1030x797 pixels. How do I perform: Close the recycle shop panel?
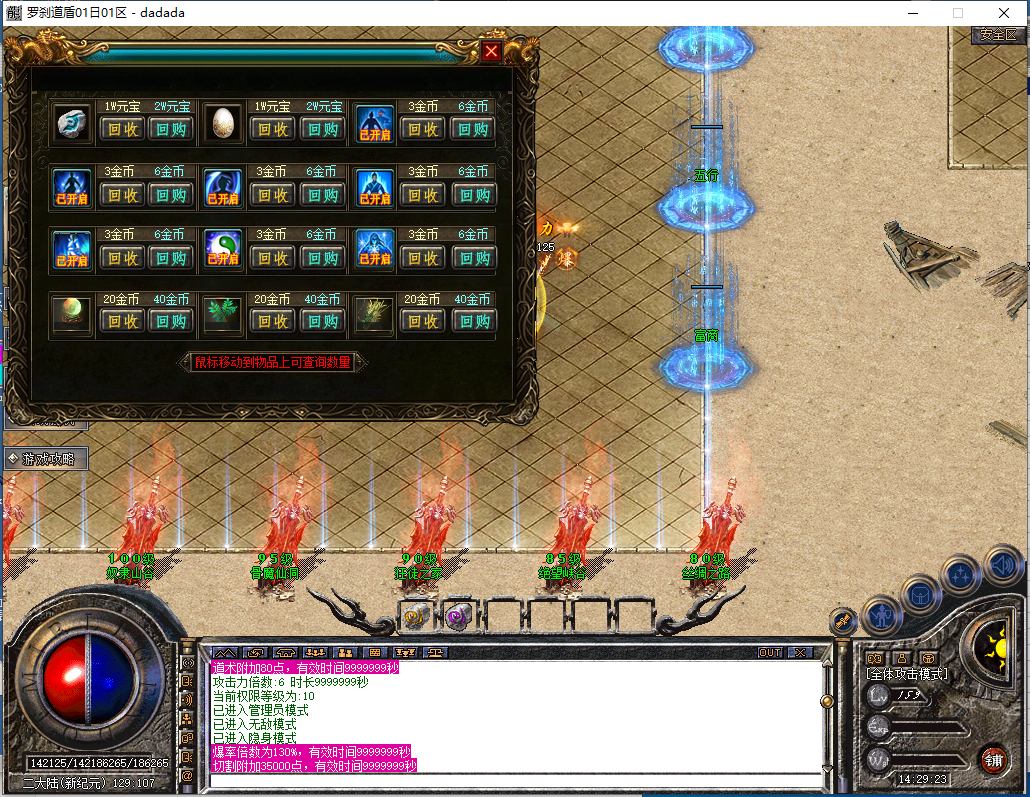(x=491, y=52)
